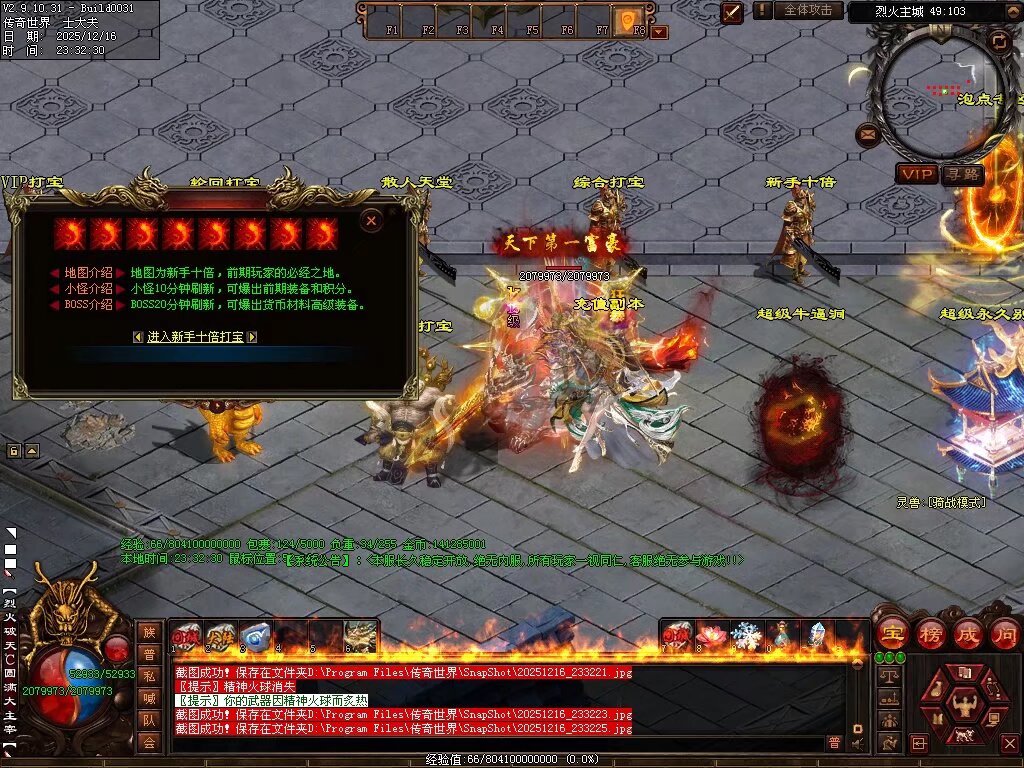Switch chat channel to 族
The height and width of the screenshot is (768, 1024).
(149, 631)
